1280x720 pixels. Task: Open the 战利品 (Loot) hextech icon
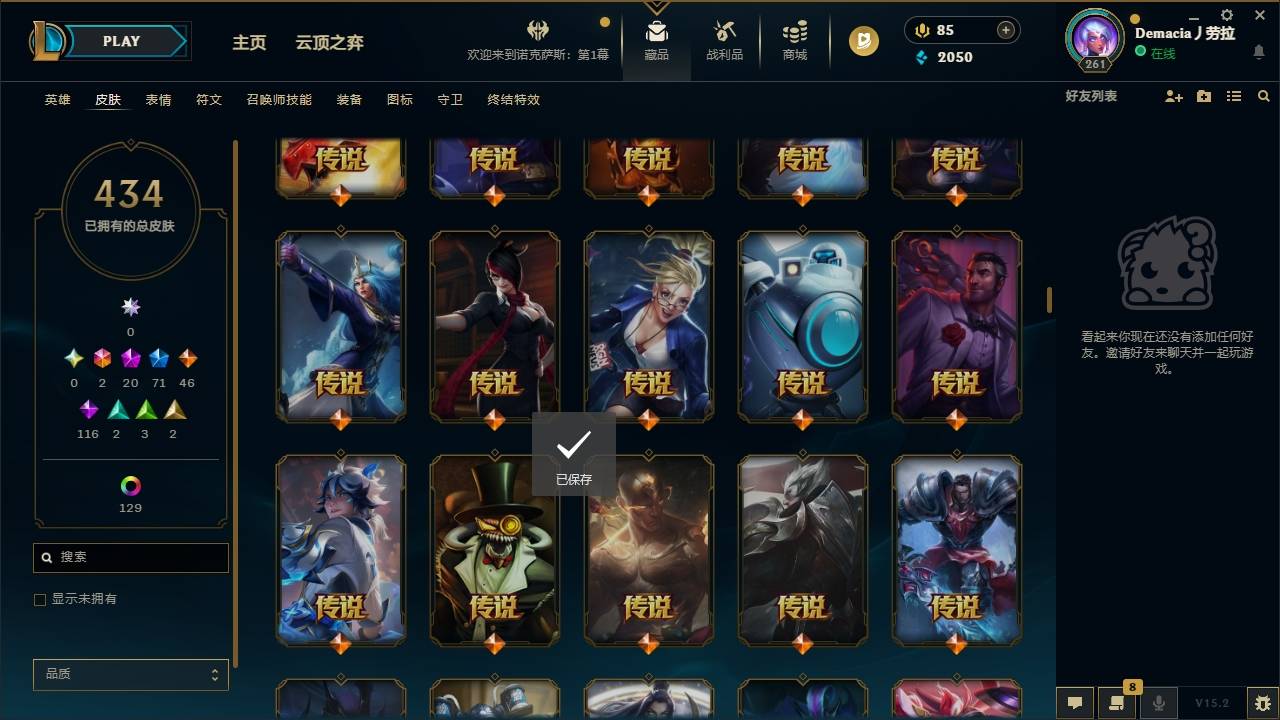tap(724, 31)
